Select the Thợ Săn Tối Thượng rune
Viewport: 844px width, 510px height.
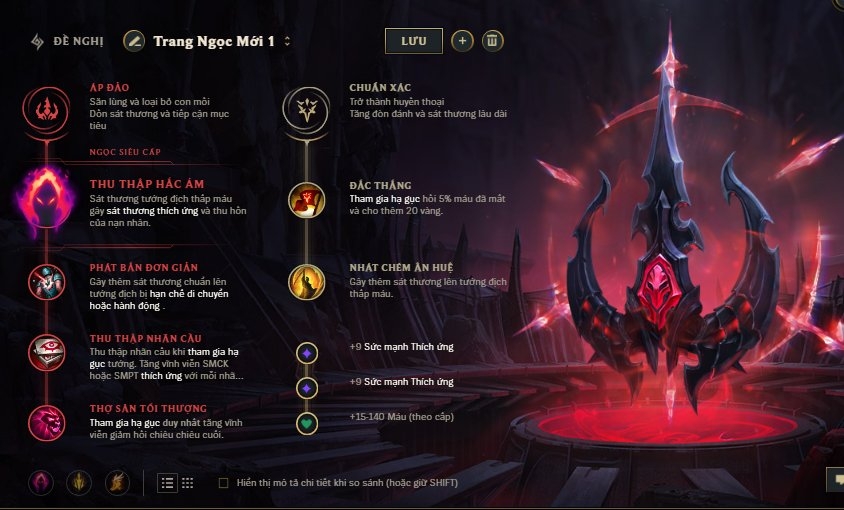pos(44,420)
